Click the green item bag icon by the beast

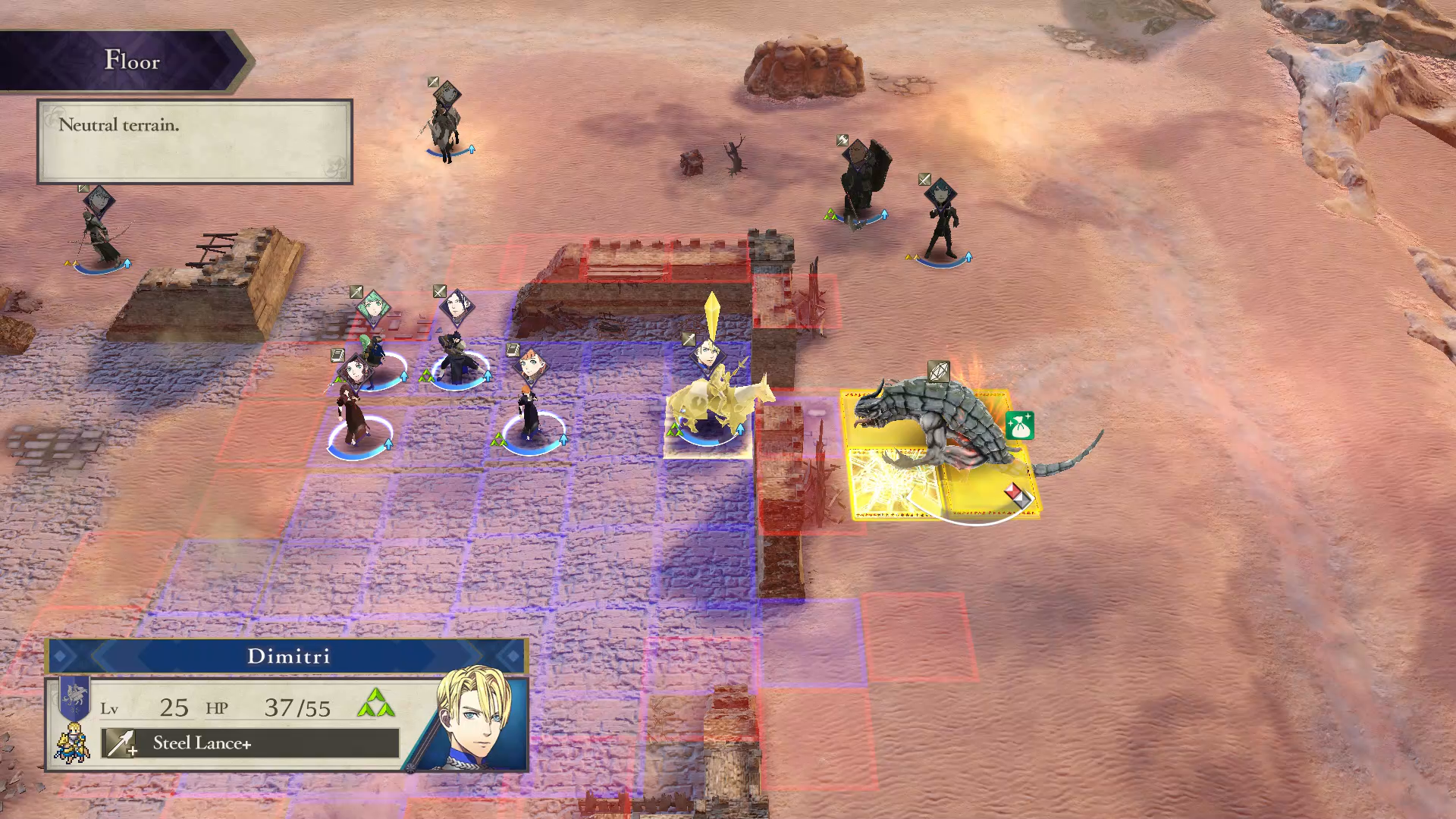1019,425
